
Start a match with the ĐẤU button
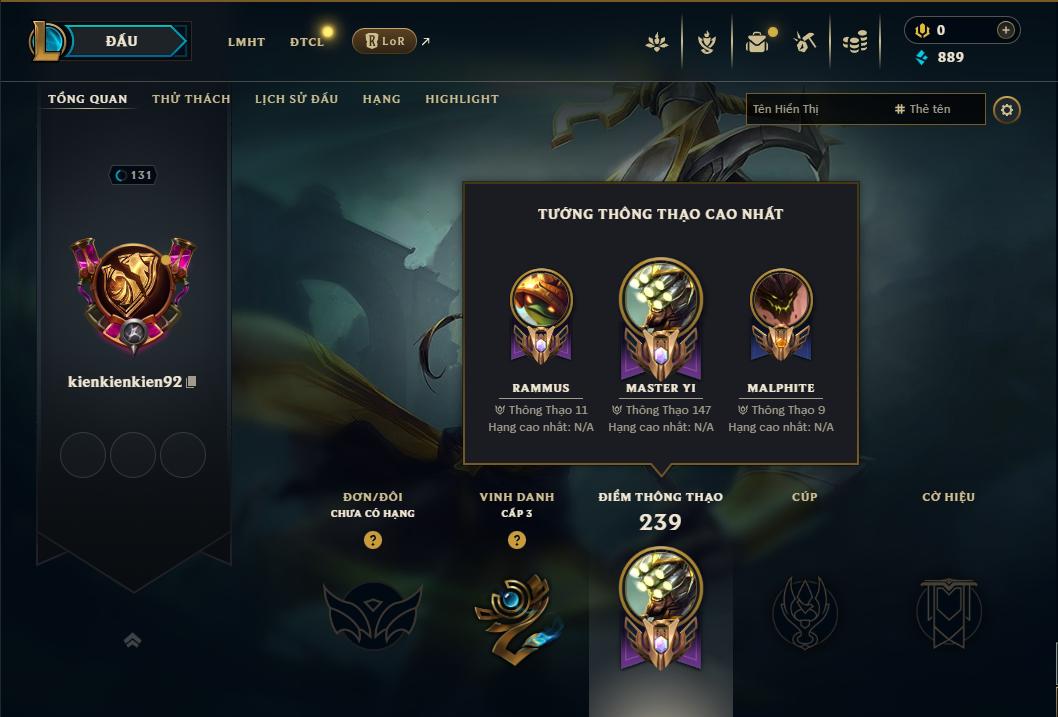click(x=121, y=41)
